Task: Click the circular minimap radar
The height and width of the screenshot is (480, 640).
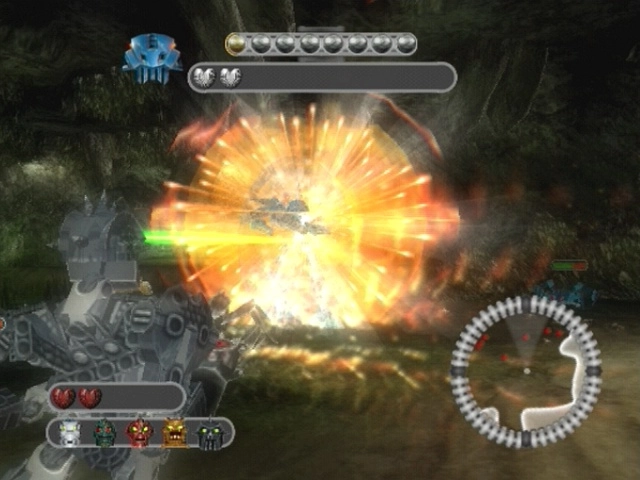Action: [x=525, y=370]
